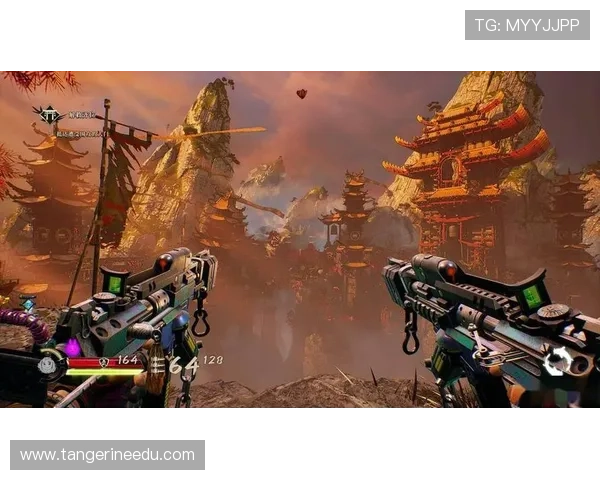Activate the white circular ability icon
The height and width of the screenshot is (480, 600).
point(557,360)
